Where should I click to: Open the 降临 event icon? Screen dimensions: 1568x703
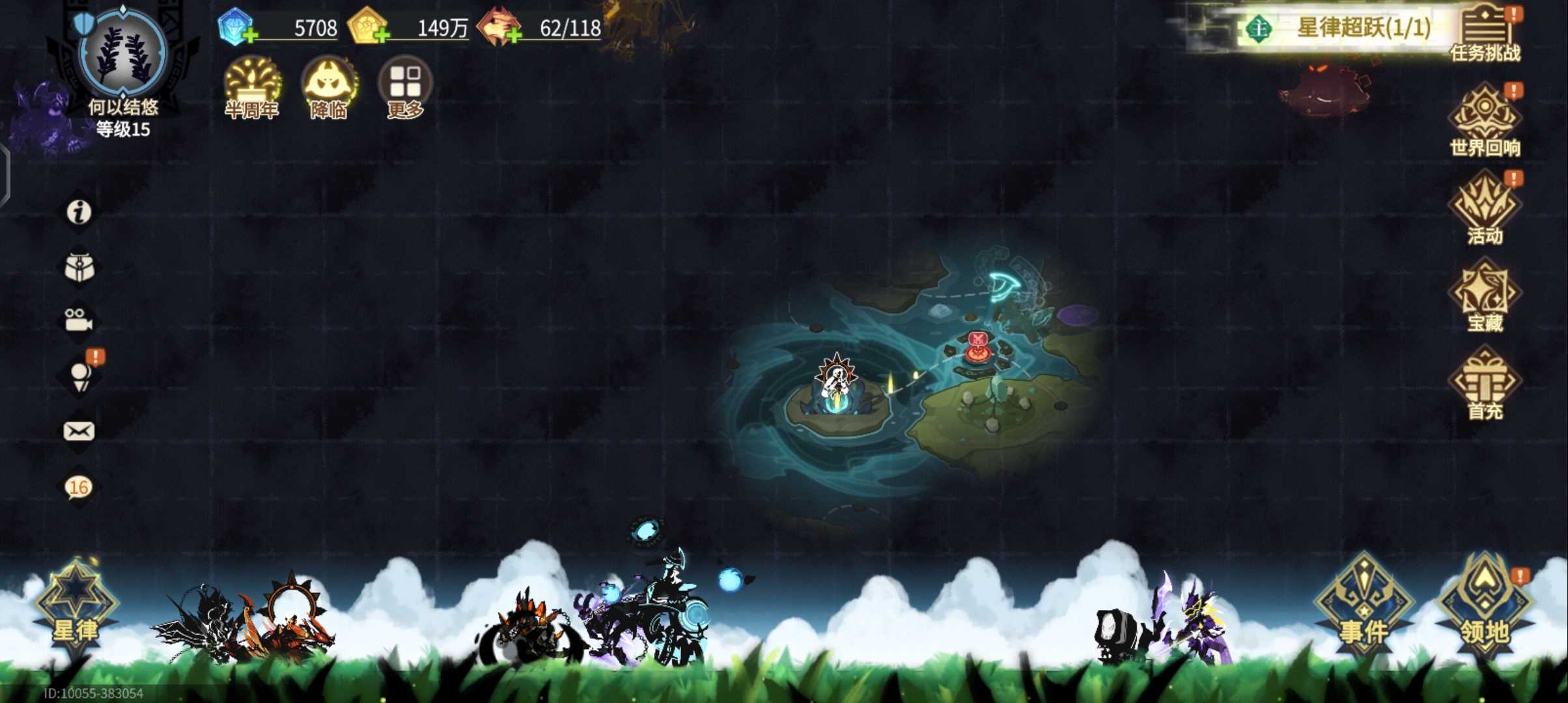[328, 88]
